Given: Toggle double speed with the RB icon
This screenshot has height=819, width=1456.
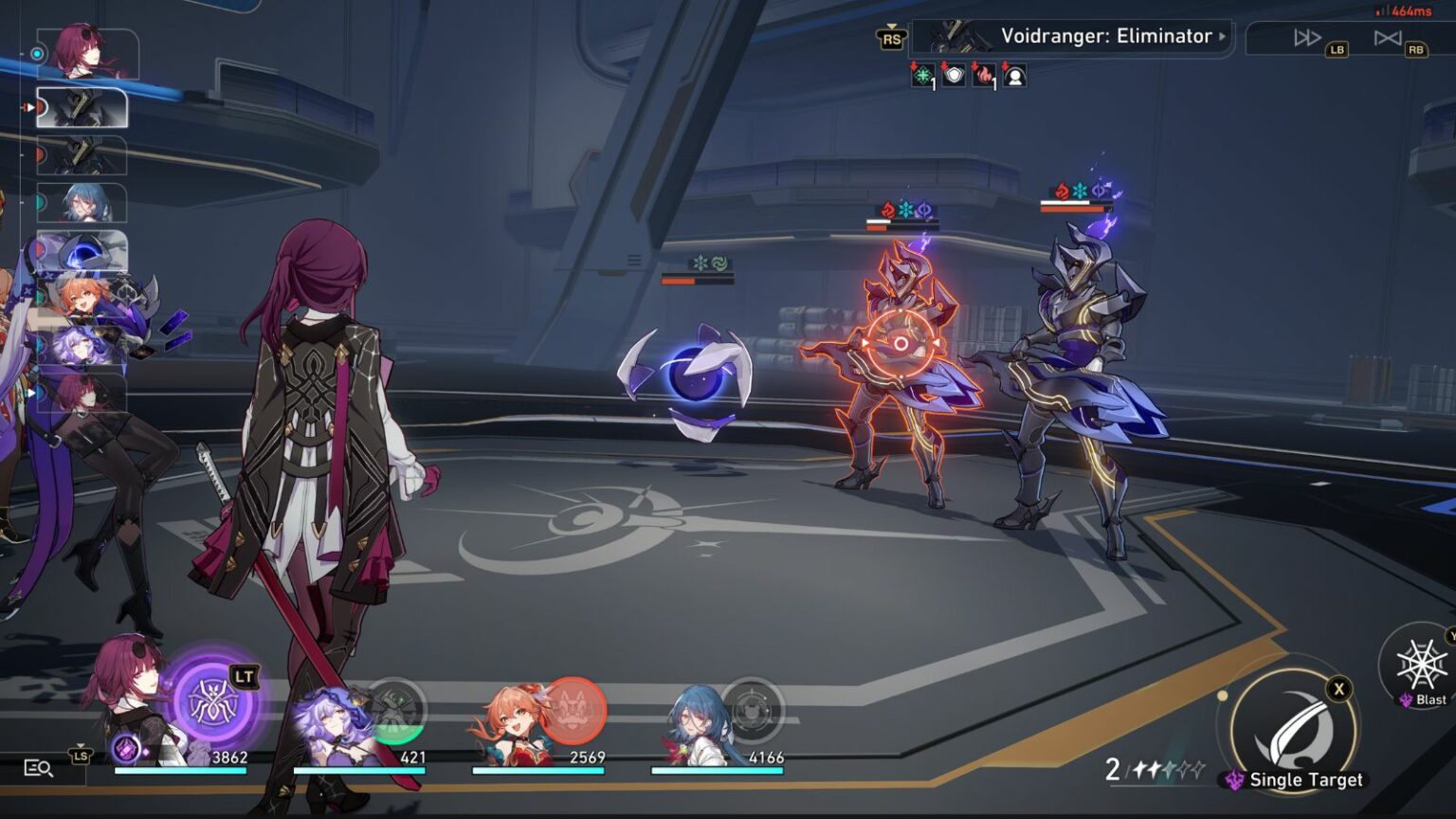Looking at the screenshot, I should pos(1390,40).
